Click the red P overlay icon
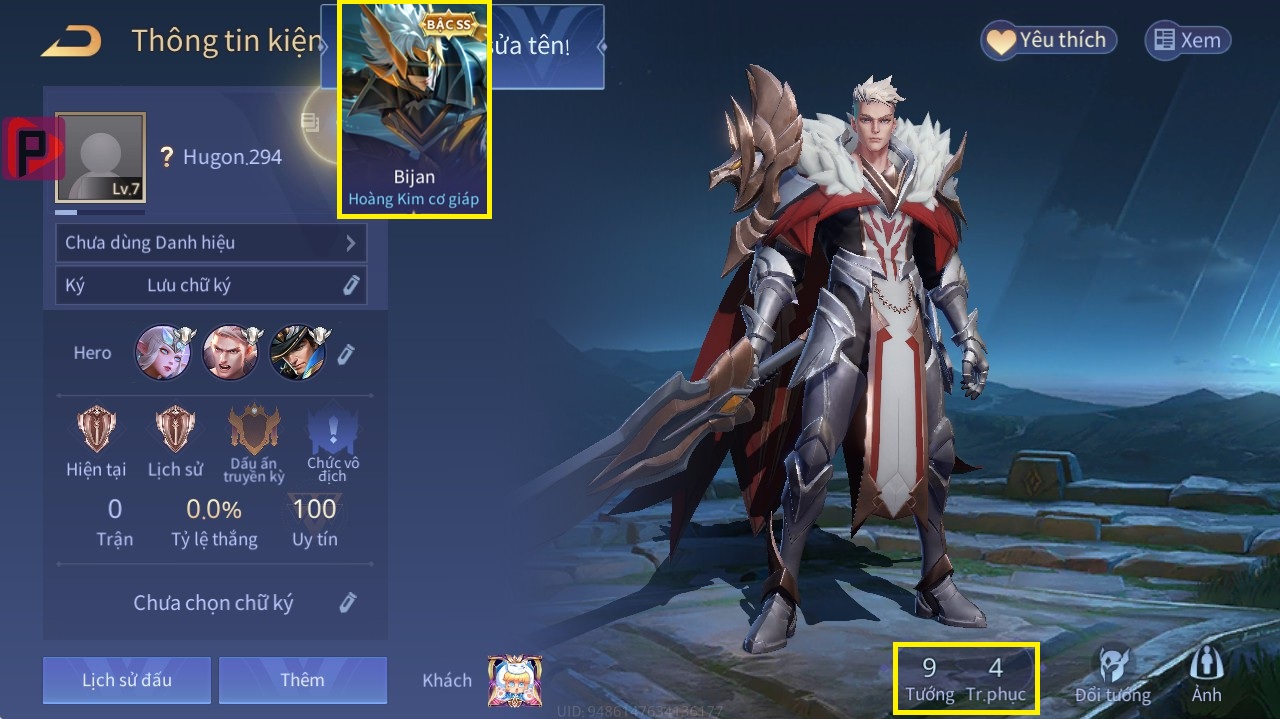Image resolution: width=1280 pixels, height=719 pixels. click(32, 148)
